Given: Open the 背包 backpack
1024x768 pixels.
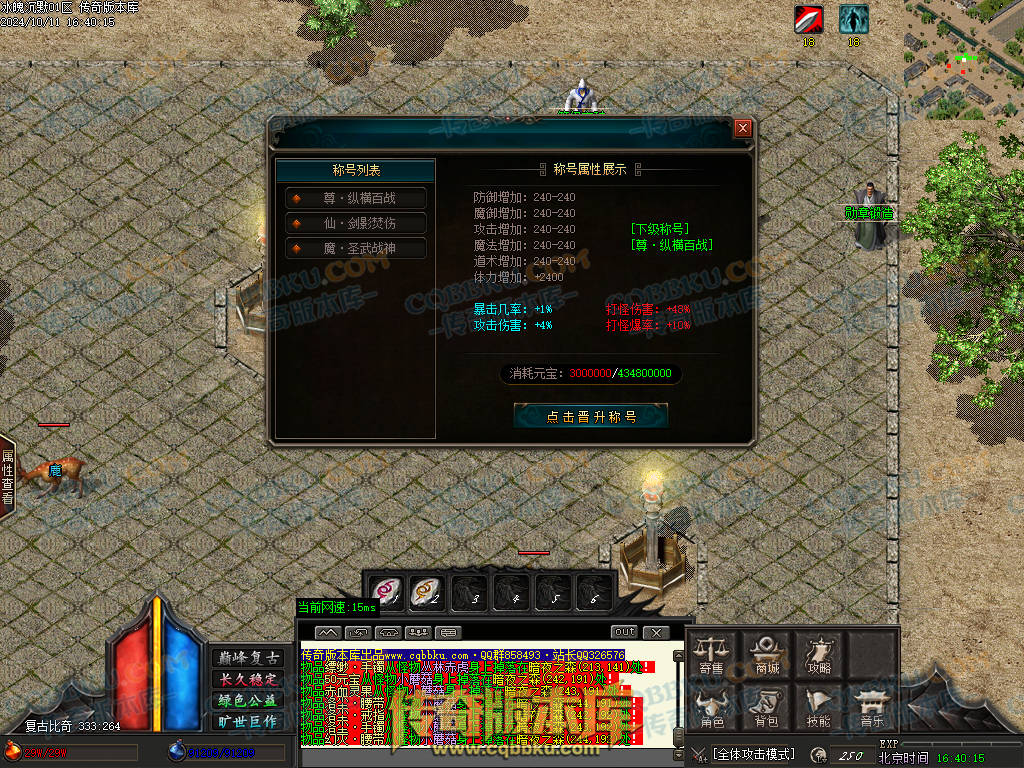Looking at the screenshot, I should coord(767,707).
